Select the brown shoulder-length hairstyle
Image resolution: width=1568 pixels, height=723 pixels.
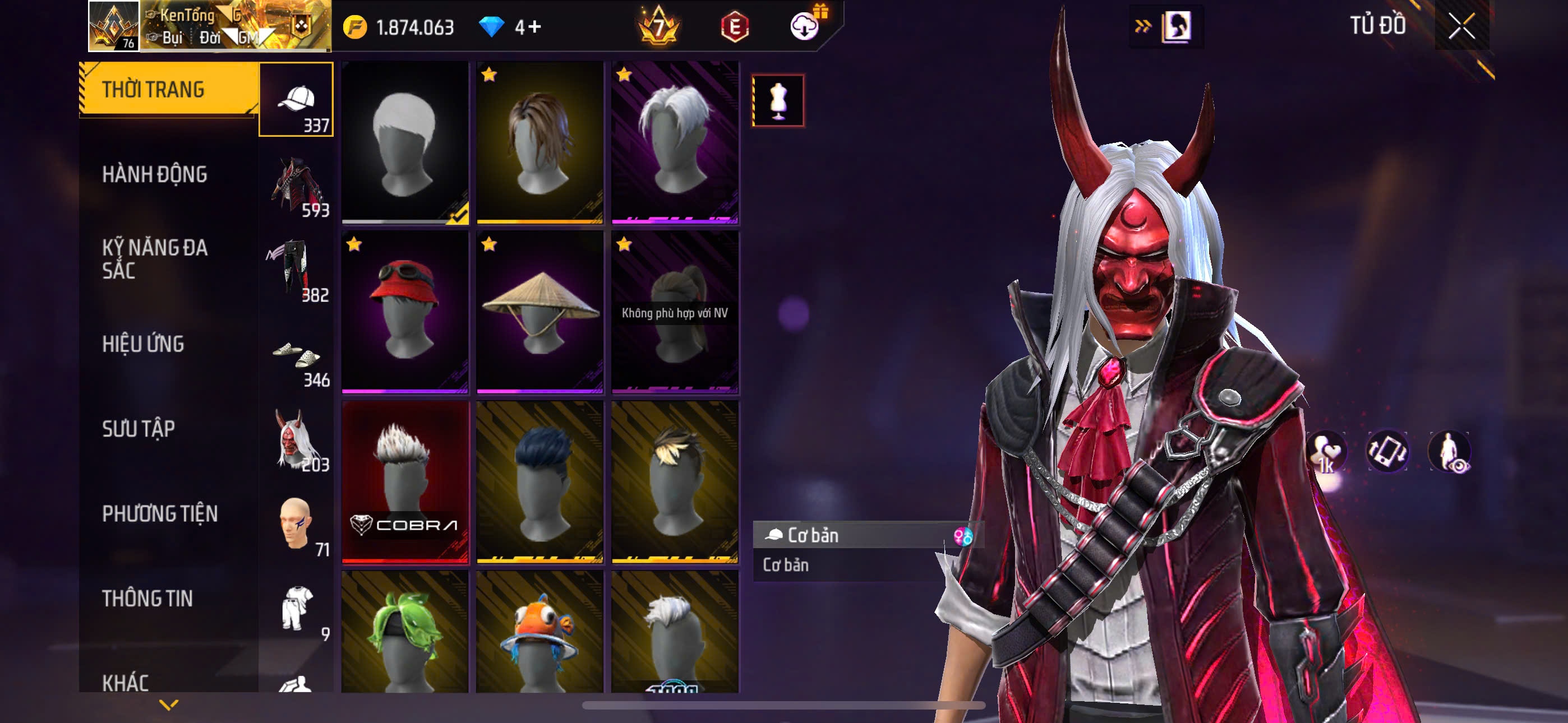tap(540, 142)
